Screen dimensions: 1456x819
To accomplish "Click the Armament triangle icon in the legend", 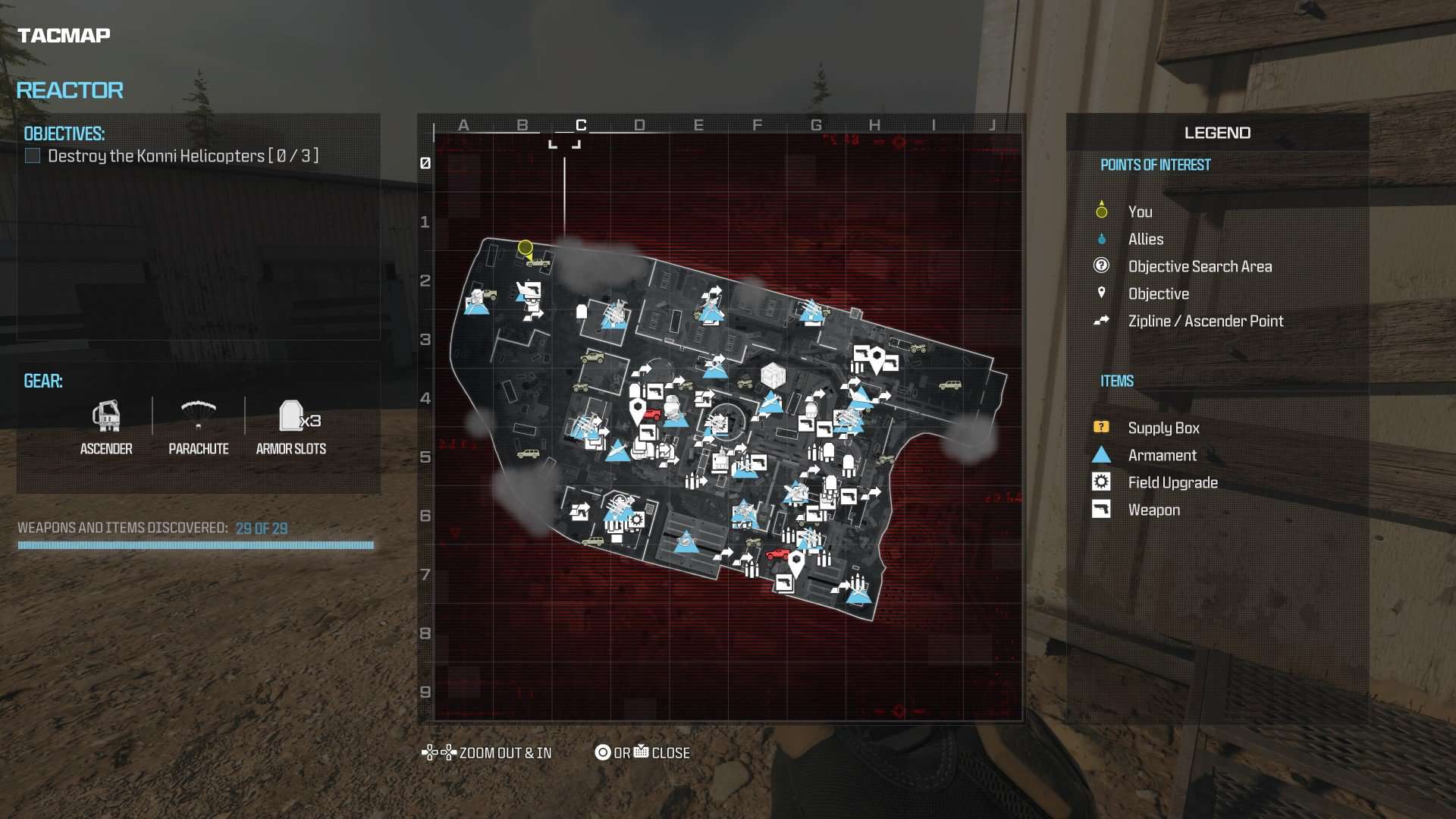I will [1101, 454].
